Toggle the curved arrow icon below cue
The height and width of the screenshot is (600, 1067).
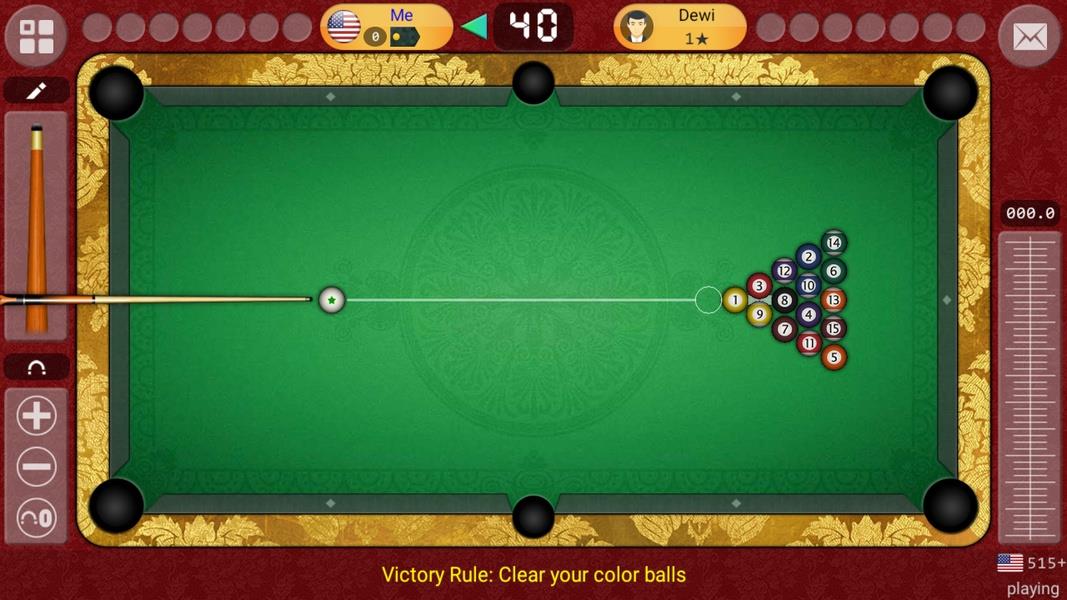click(36, 367)
